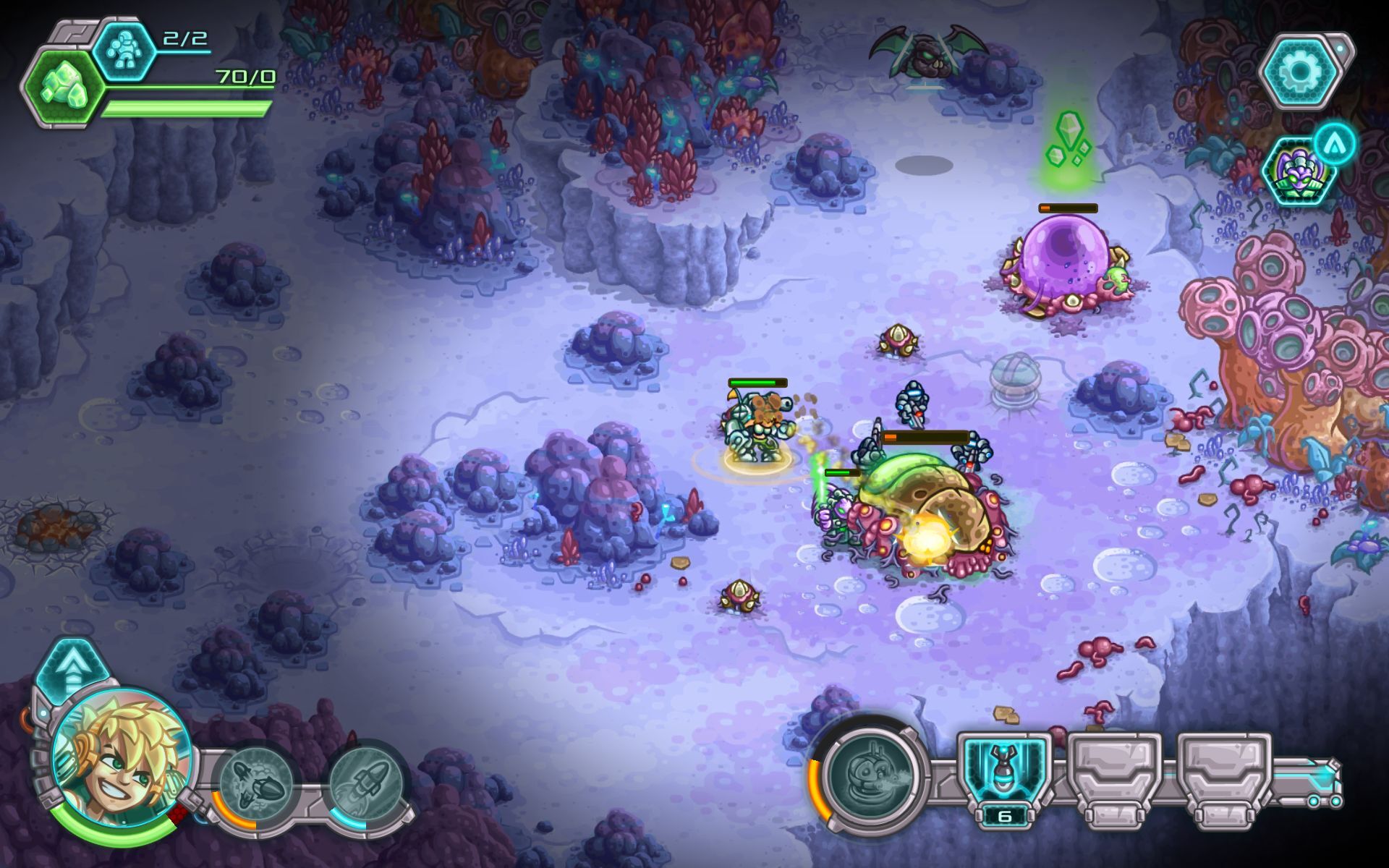Use the bomb item slot with 6 charges
This screenshot has width=1389, height=868.
click(1004, 774)
